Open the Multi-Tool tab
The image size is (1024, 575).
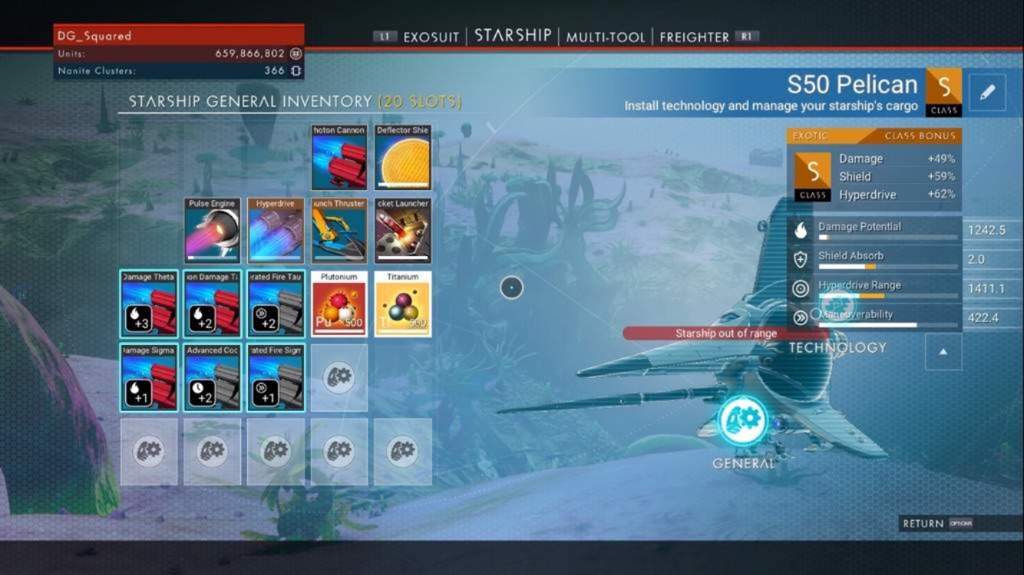(x=603, y=37)
